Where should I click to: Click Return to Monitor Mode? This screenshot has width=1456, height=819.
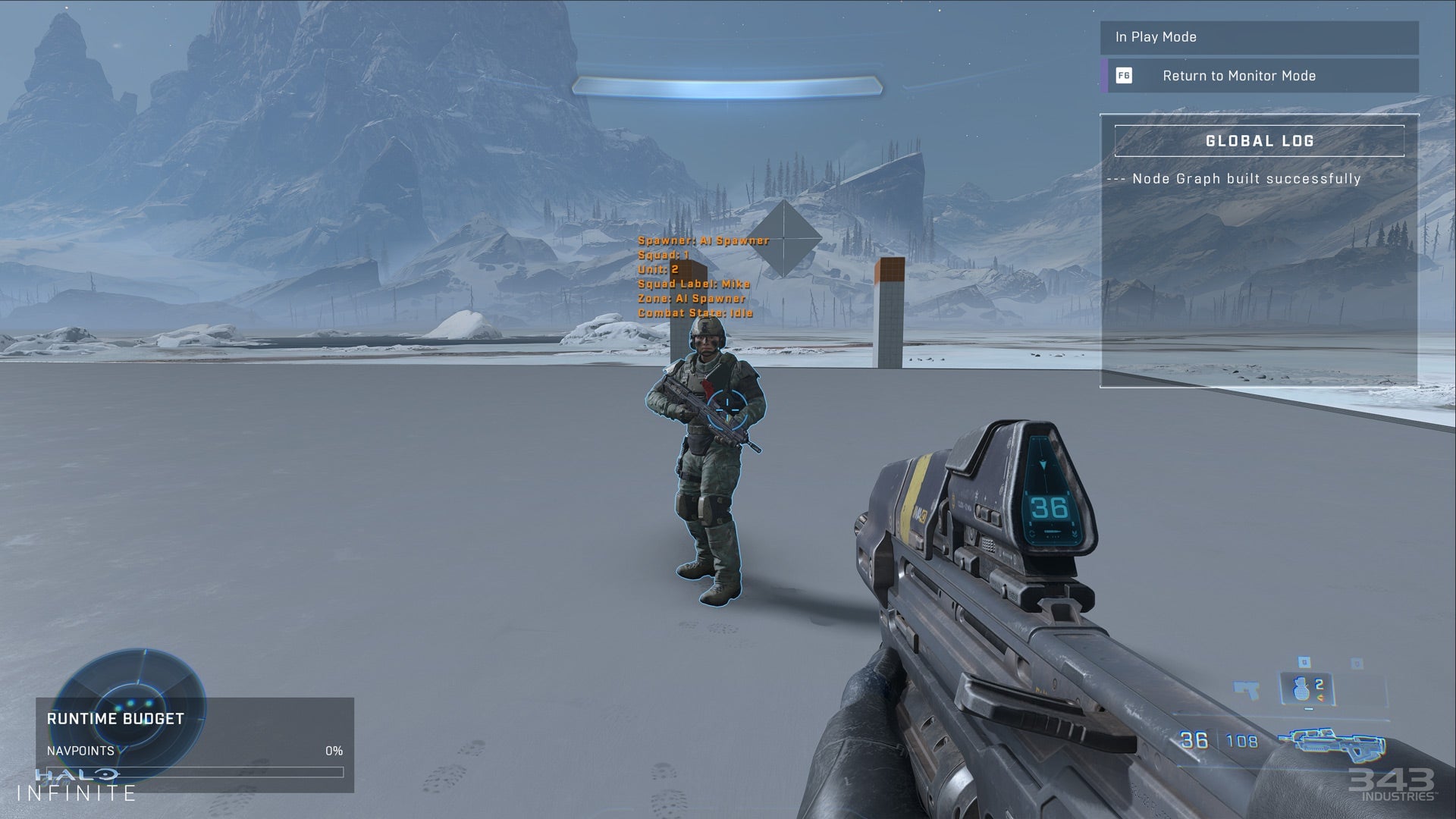[1239, 76]
